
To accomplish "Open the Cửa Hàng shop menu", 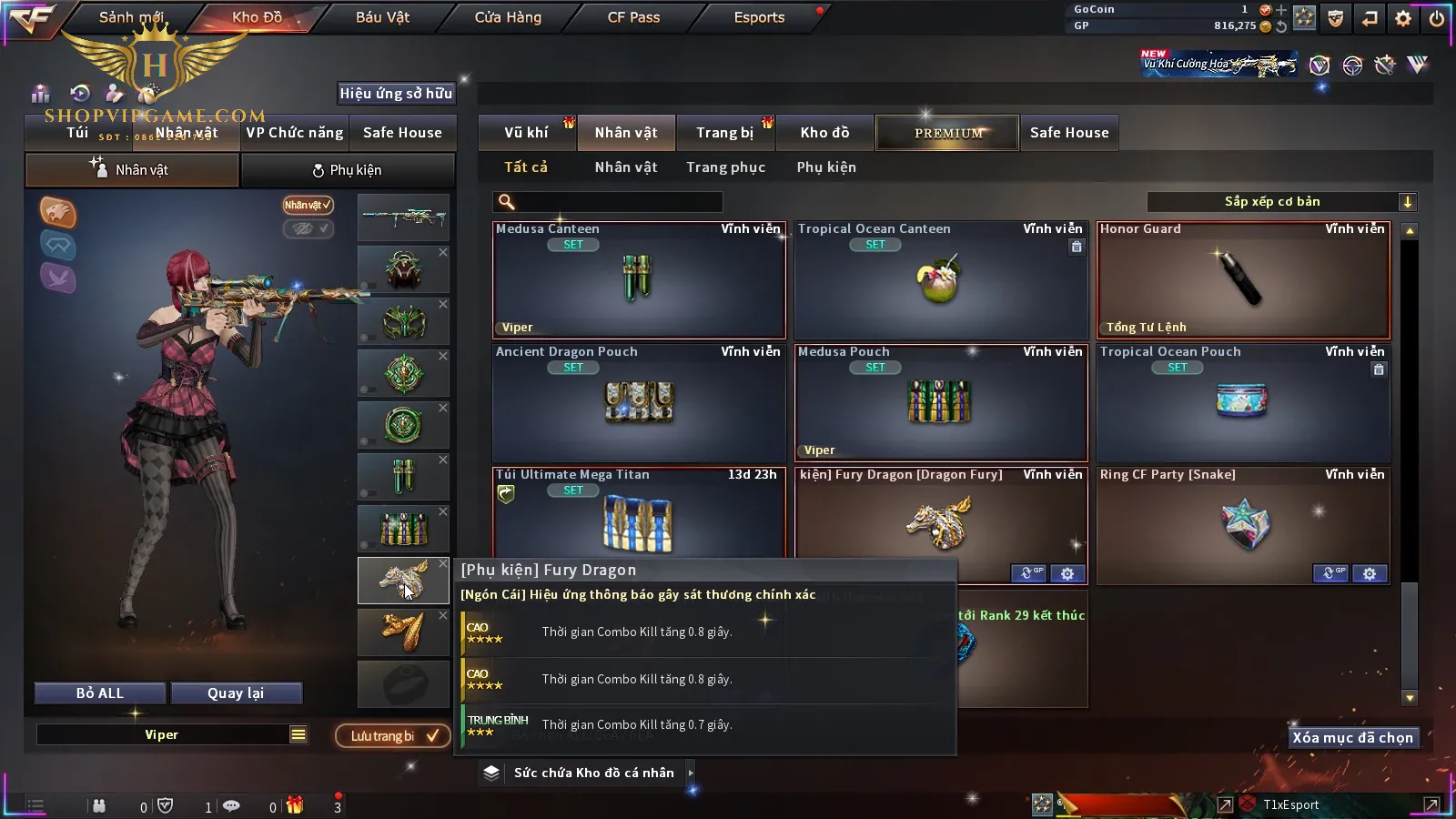I will (508, 17).
